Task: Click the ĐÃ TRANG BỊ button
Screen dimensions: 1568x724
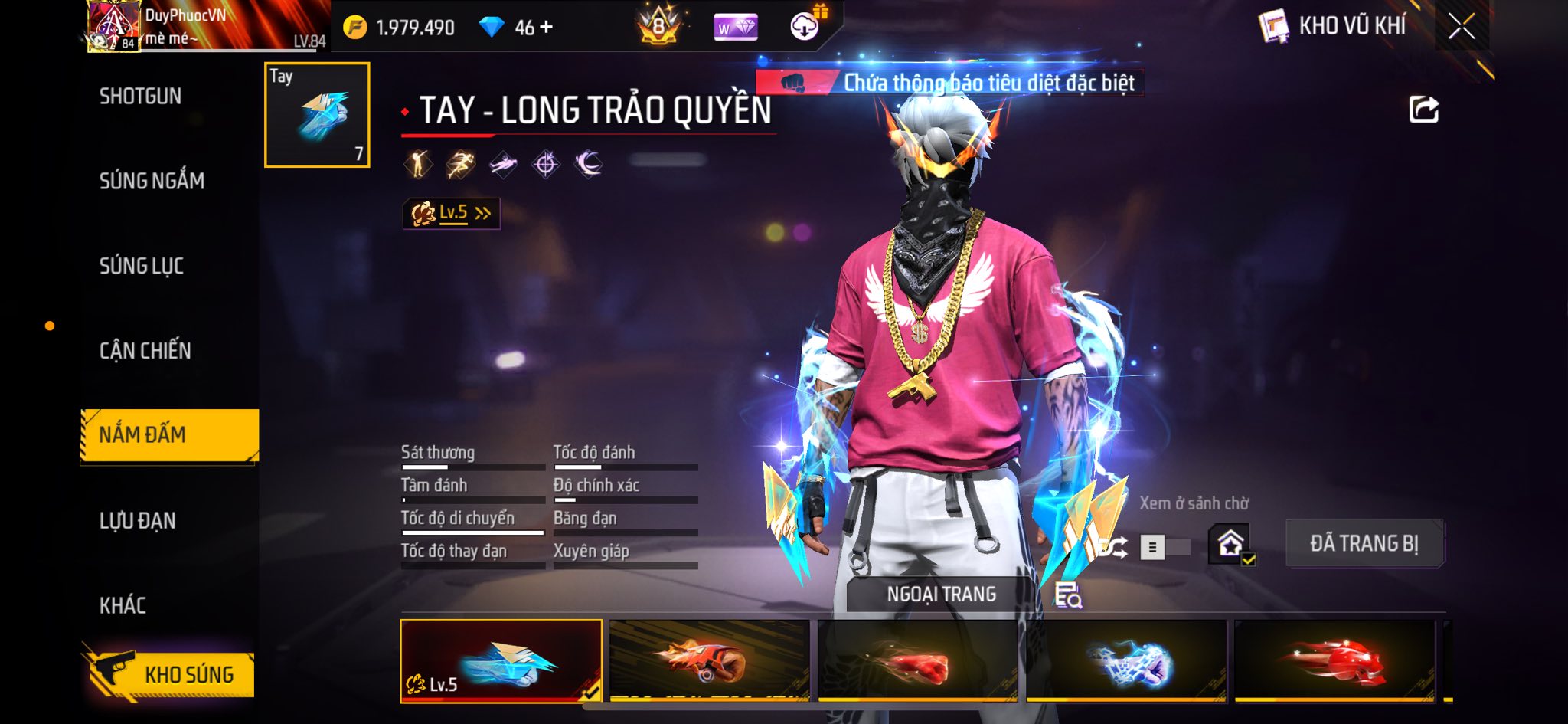Action: click(1364, 543)
